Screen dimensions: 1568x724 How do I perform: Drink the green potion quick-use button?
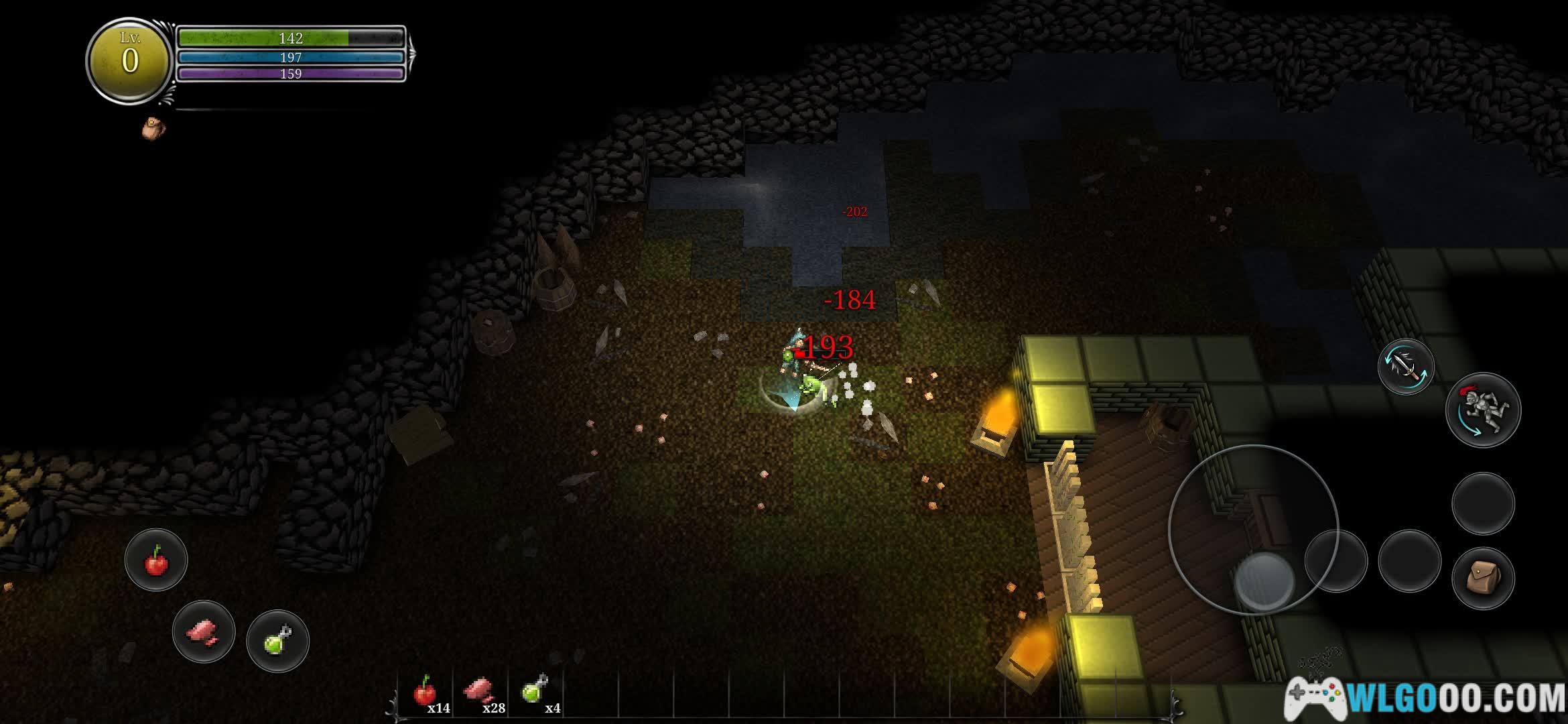[277, 641]
